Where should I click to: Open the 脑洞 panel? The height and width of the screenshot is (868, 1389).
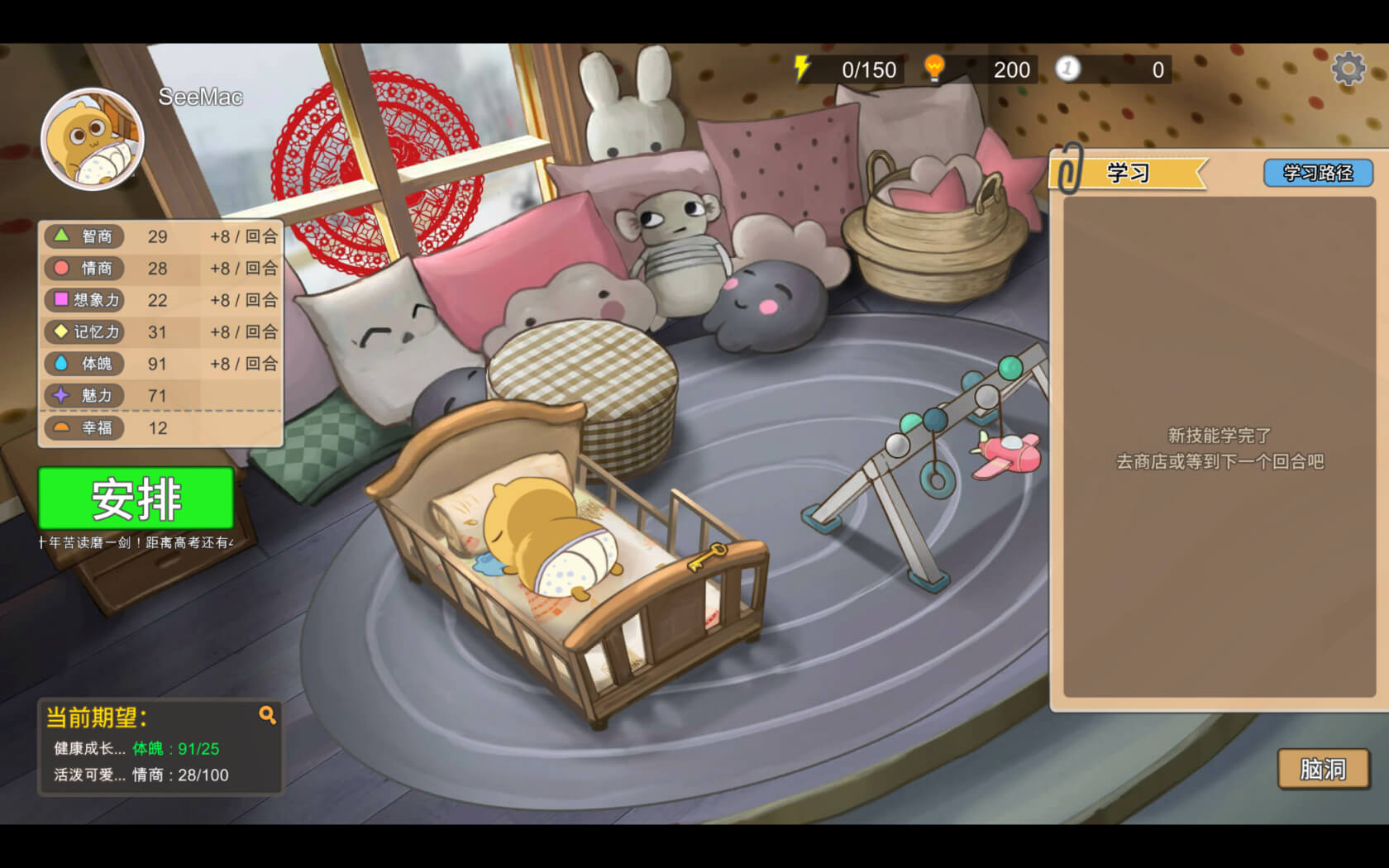[x=1323, y=769]
